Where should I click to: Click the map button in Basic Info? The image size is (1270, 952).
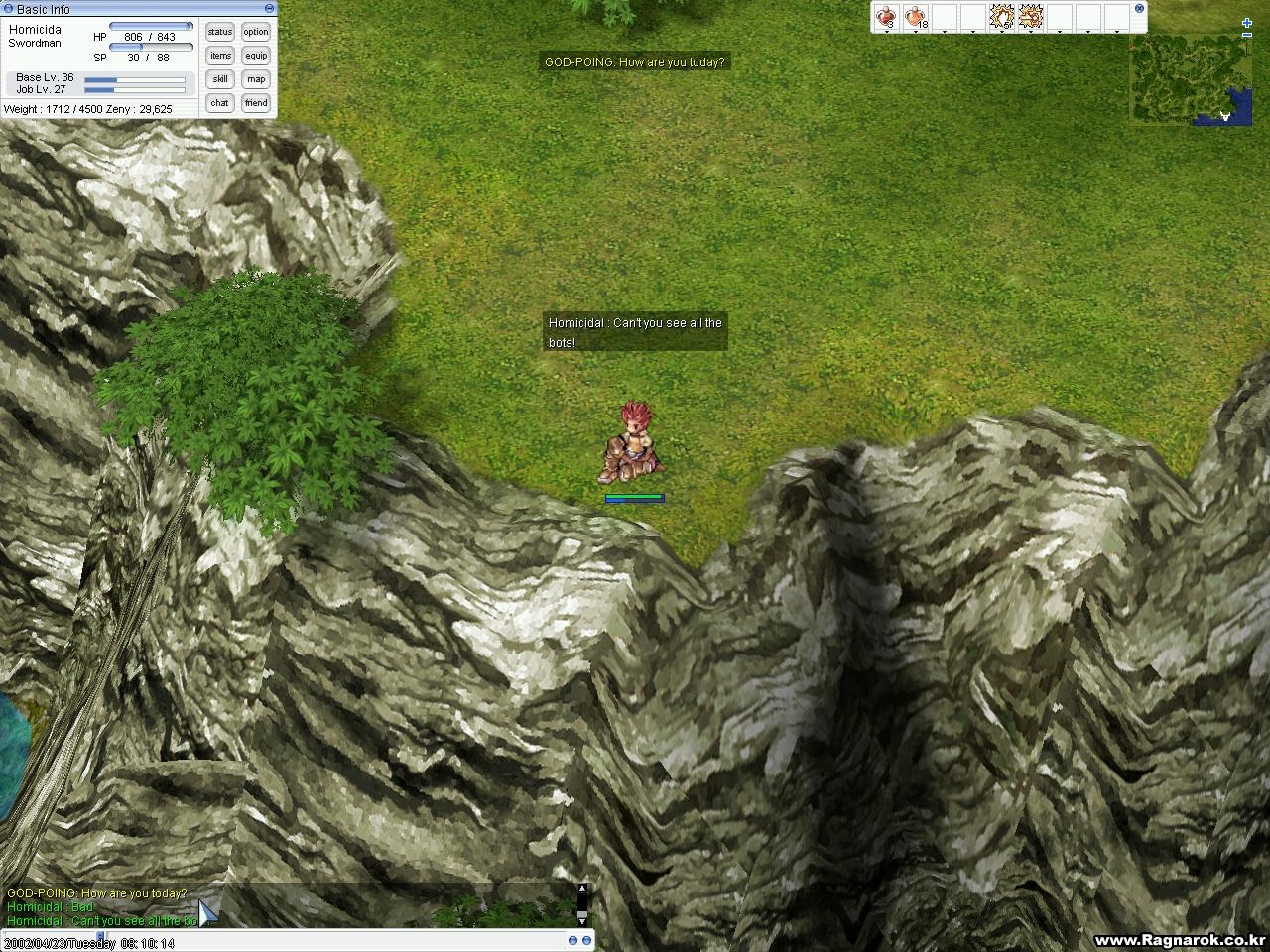(256, 79)
